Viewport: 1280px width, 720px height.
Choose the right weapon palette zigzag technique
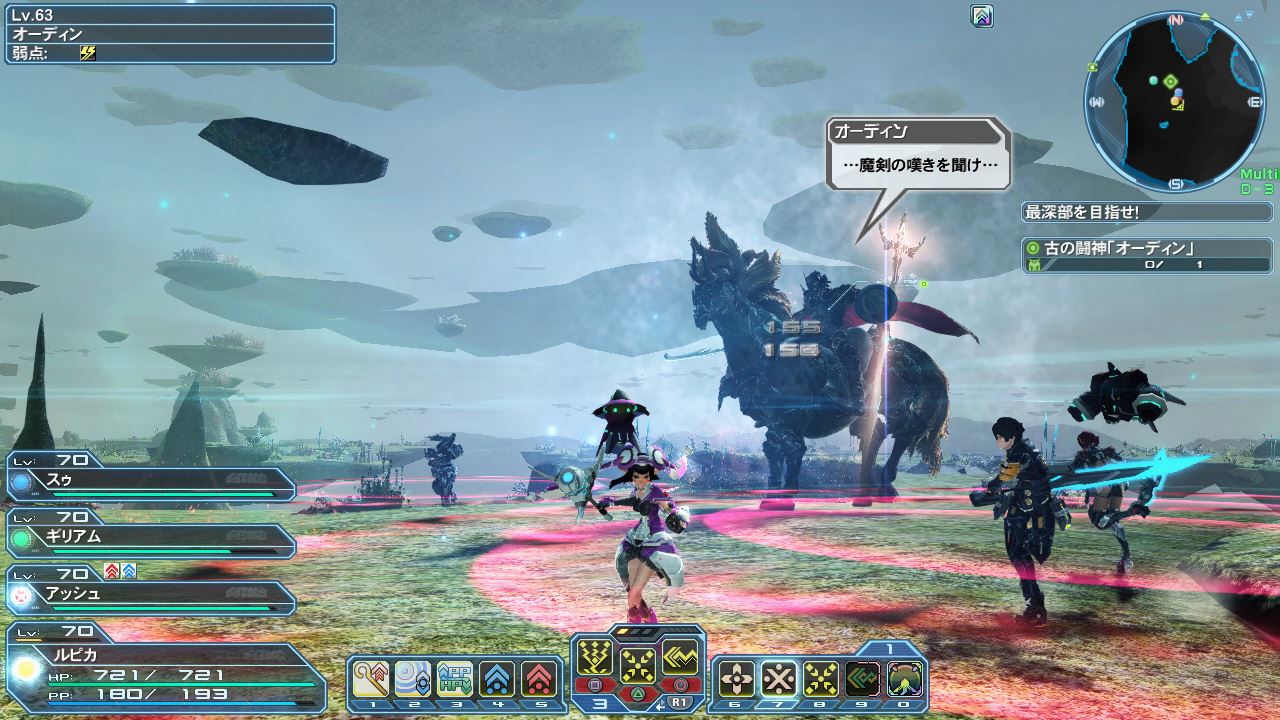(x=680, y=660)
